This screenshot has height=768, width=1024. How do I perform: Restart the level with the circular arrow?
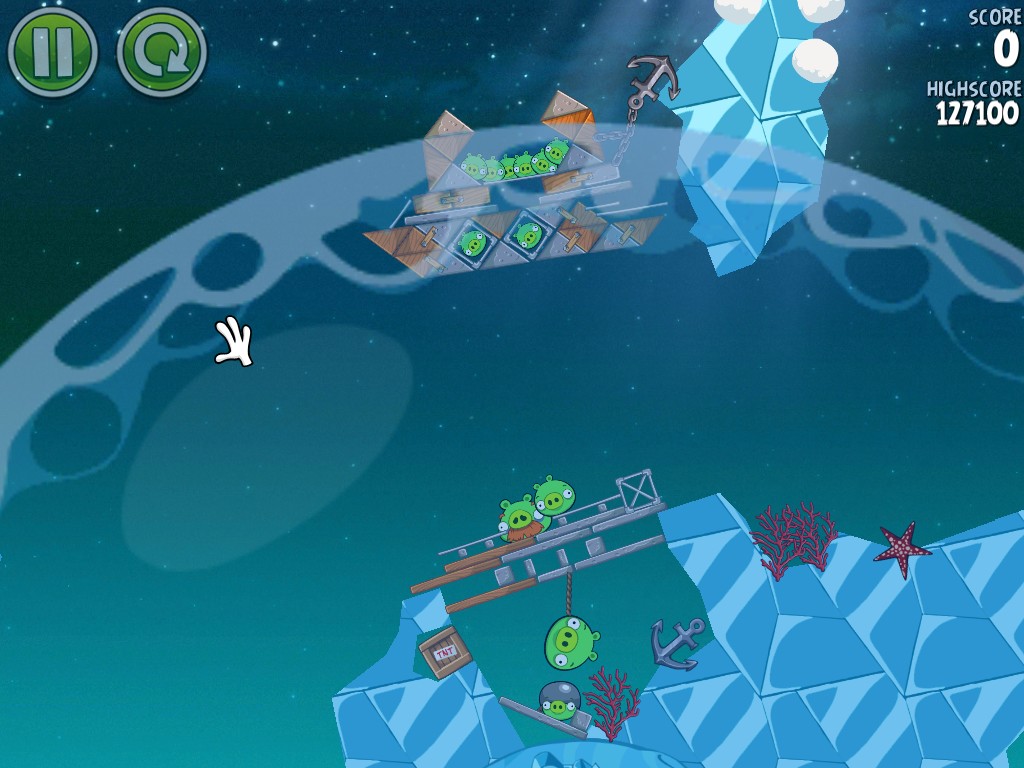pos(161,50)
